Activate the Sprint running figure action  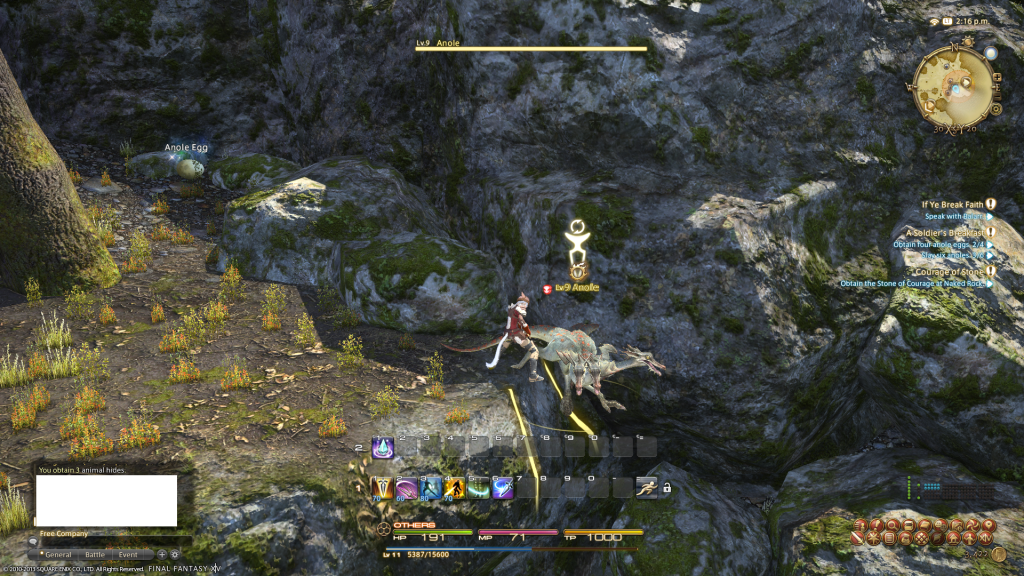[x=646, y=488]
